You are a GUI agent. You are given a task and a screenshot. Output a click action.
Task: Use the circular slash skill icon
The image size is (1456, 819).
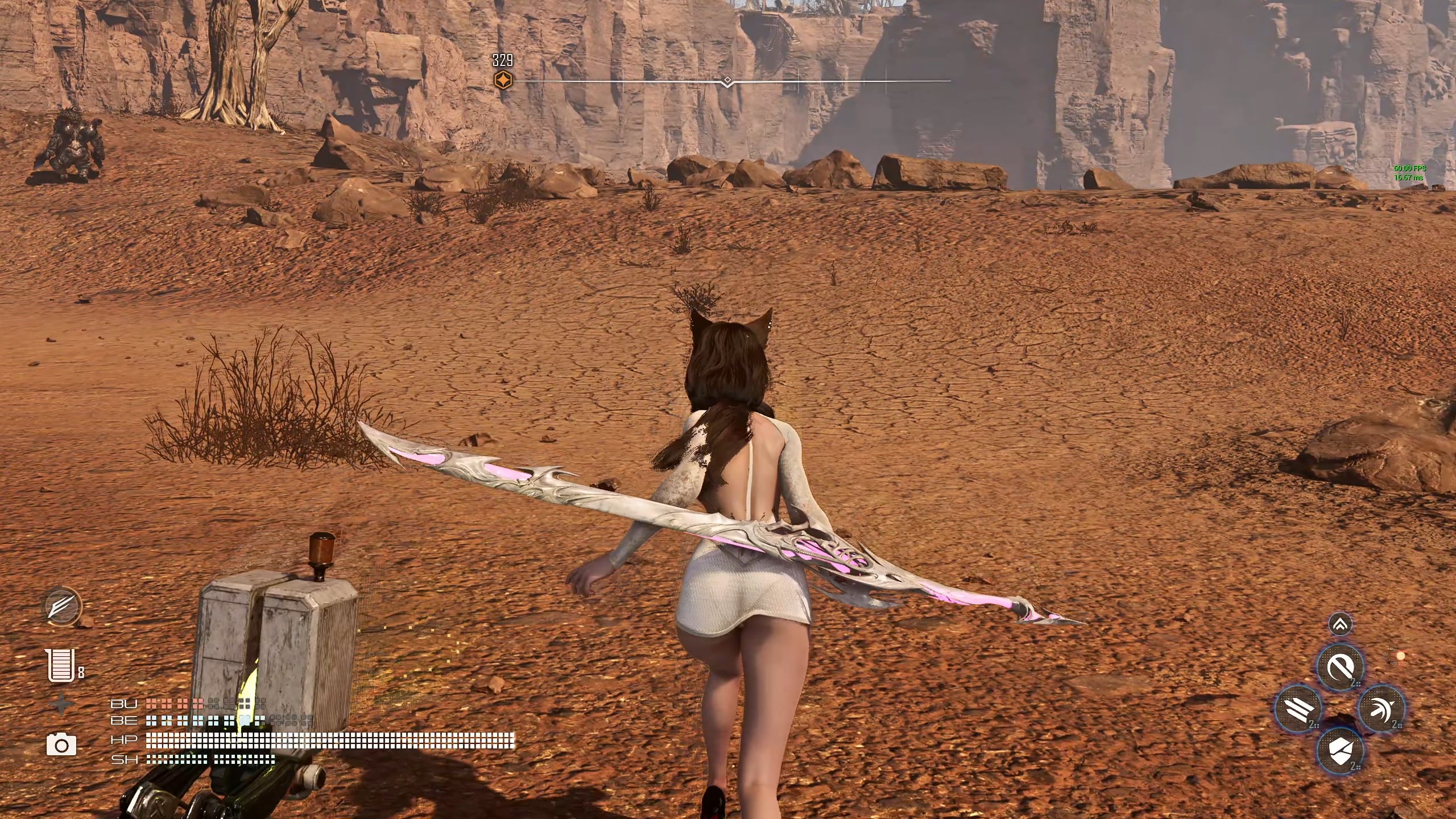pyautogui.click(x=1339, y=667)
